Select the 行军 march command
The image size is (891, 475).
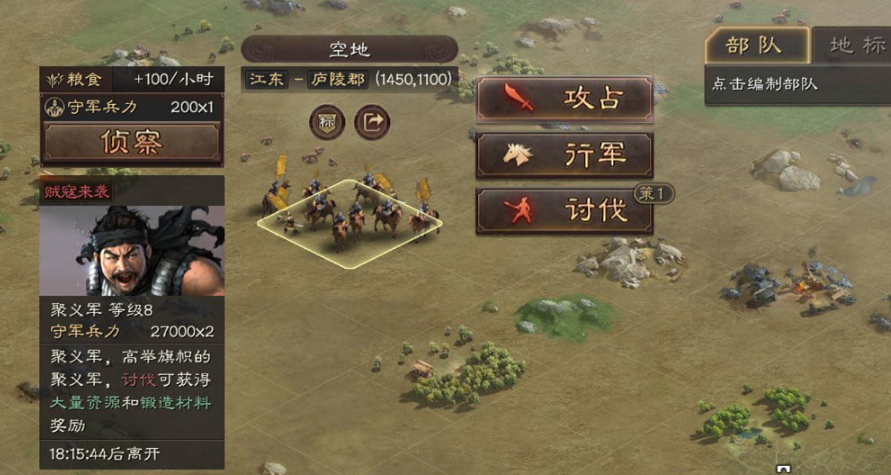click(564, 155)
